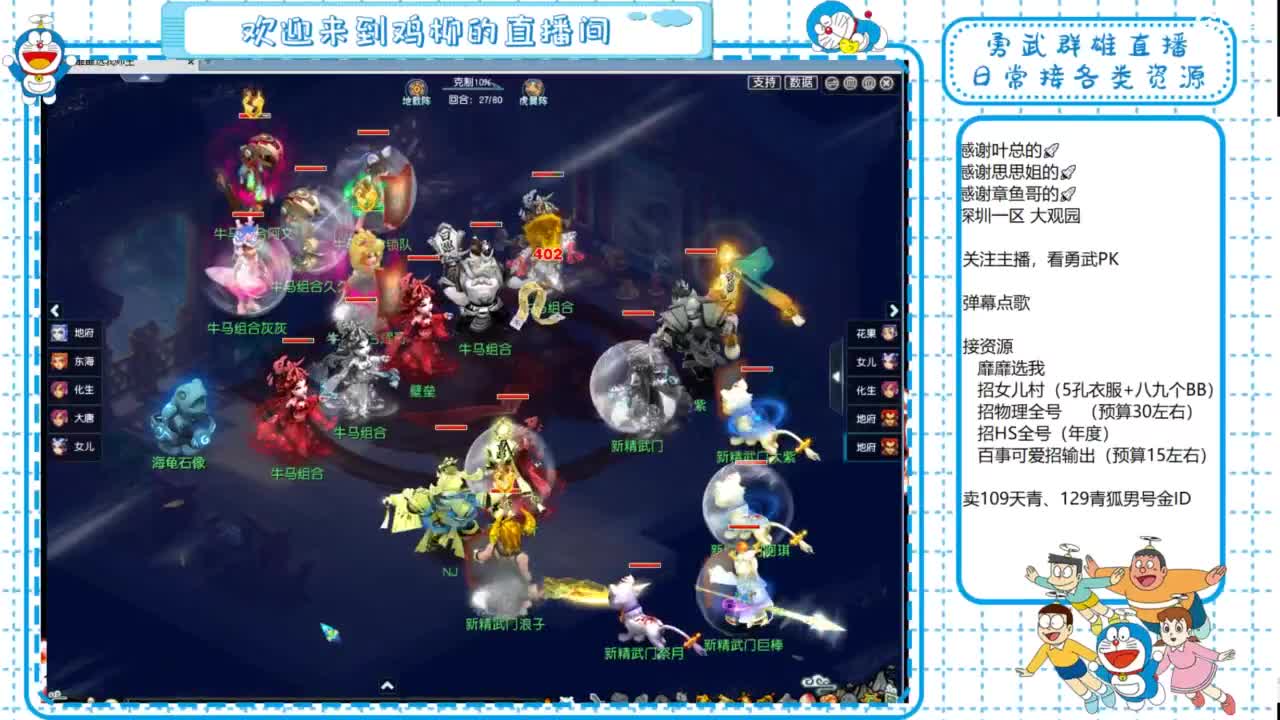Toggle the third round icon near the battle window corner

tap(869, 83)
